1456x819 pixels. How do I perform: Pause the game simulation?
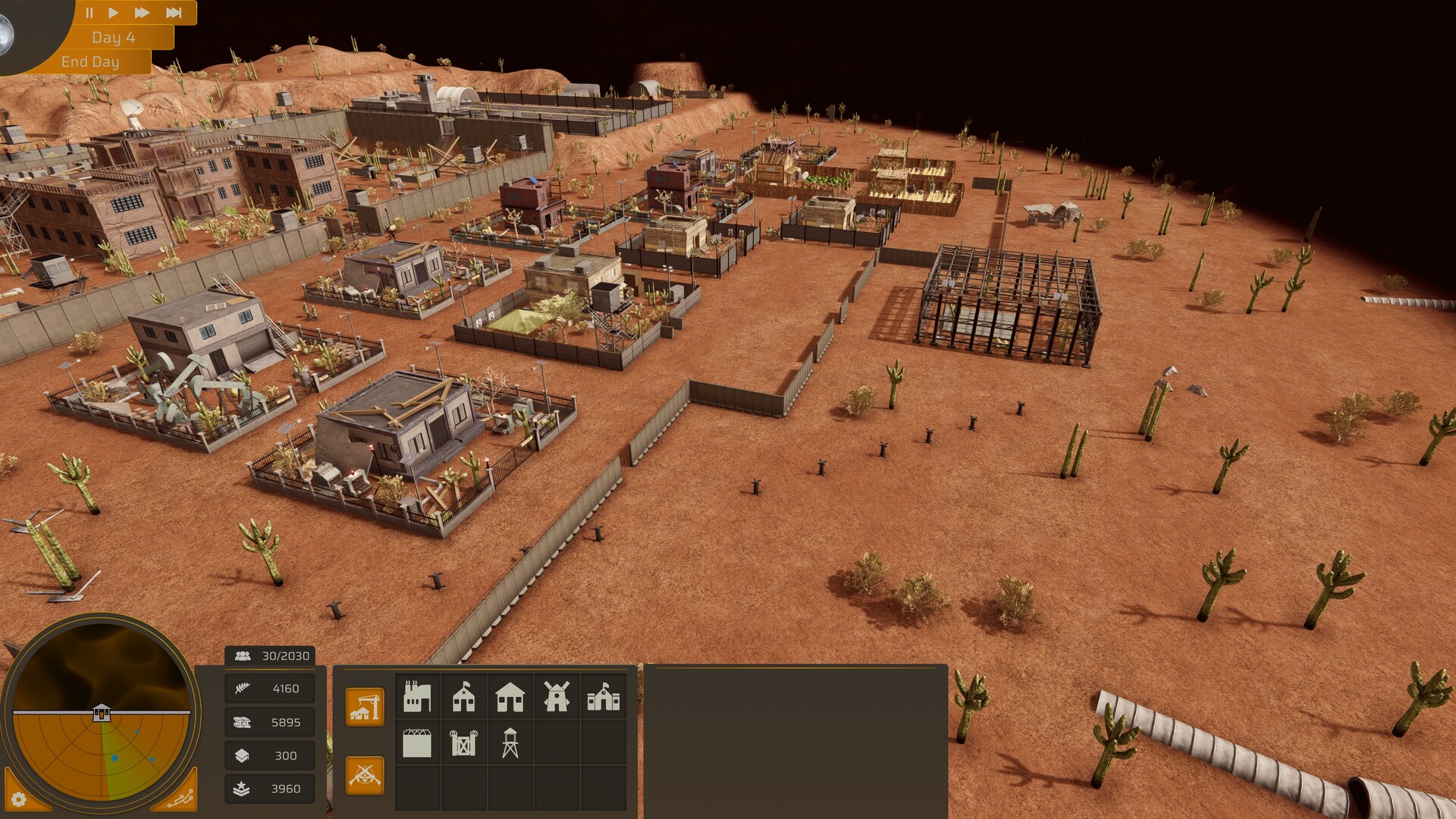[89, 13]
